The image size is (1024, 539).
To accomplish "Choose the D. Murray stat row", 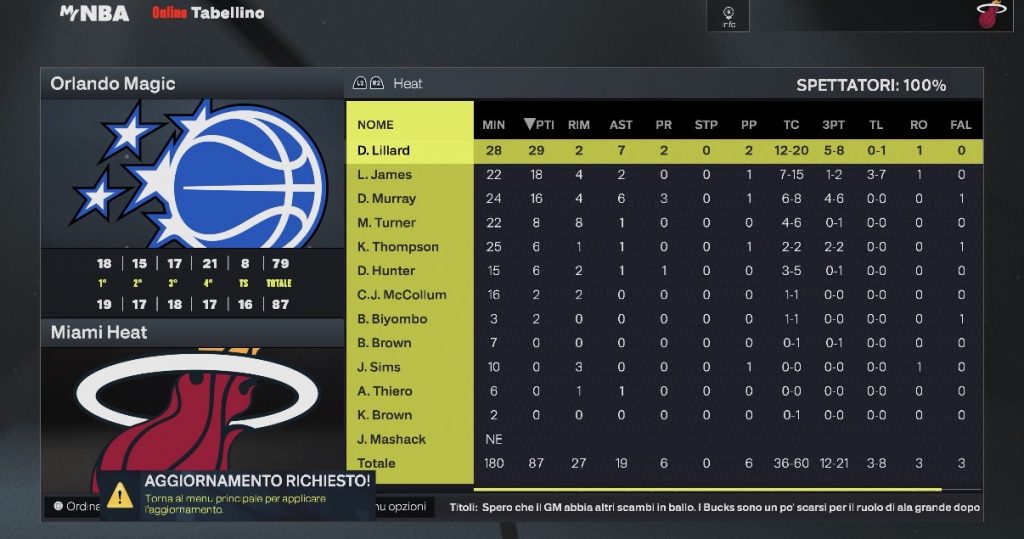I will coord(386,199).
